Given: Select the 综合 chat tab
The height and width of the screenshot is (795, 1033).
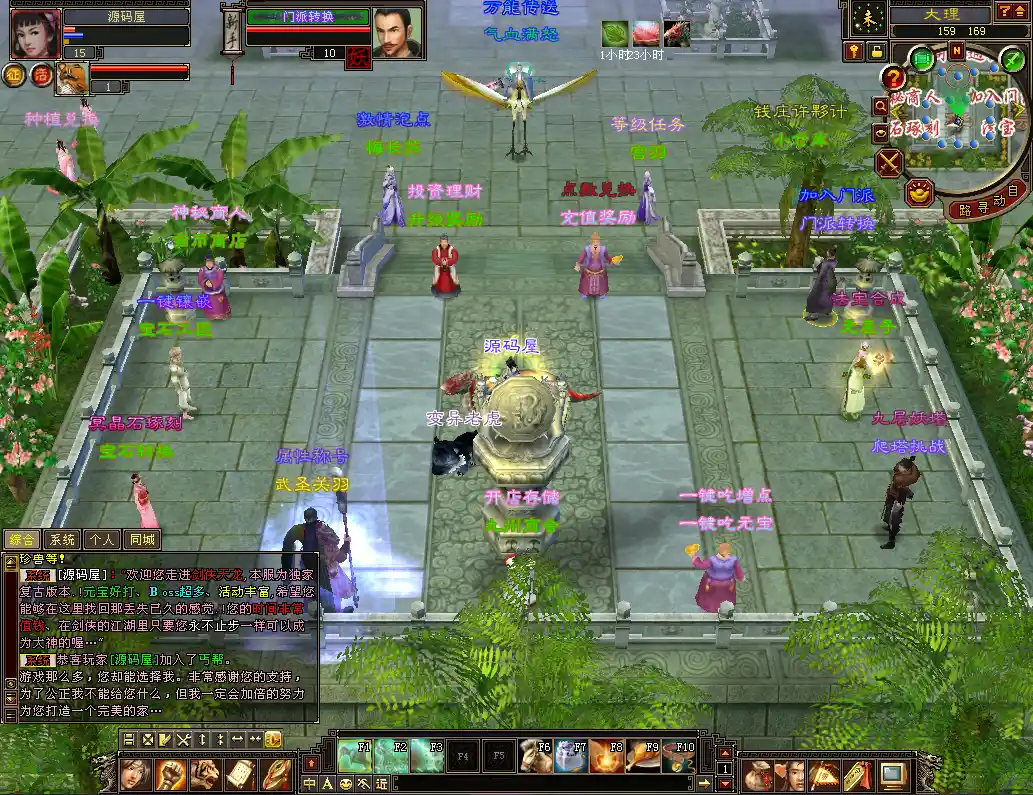Looking at the screenshot, I should (22, 540).
